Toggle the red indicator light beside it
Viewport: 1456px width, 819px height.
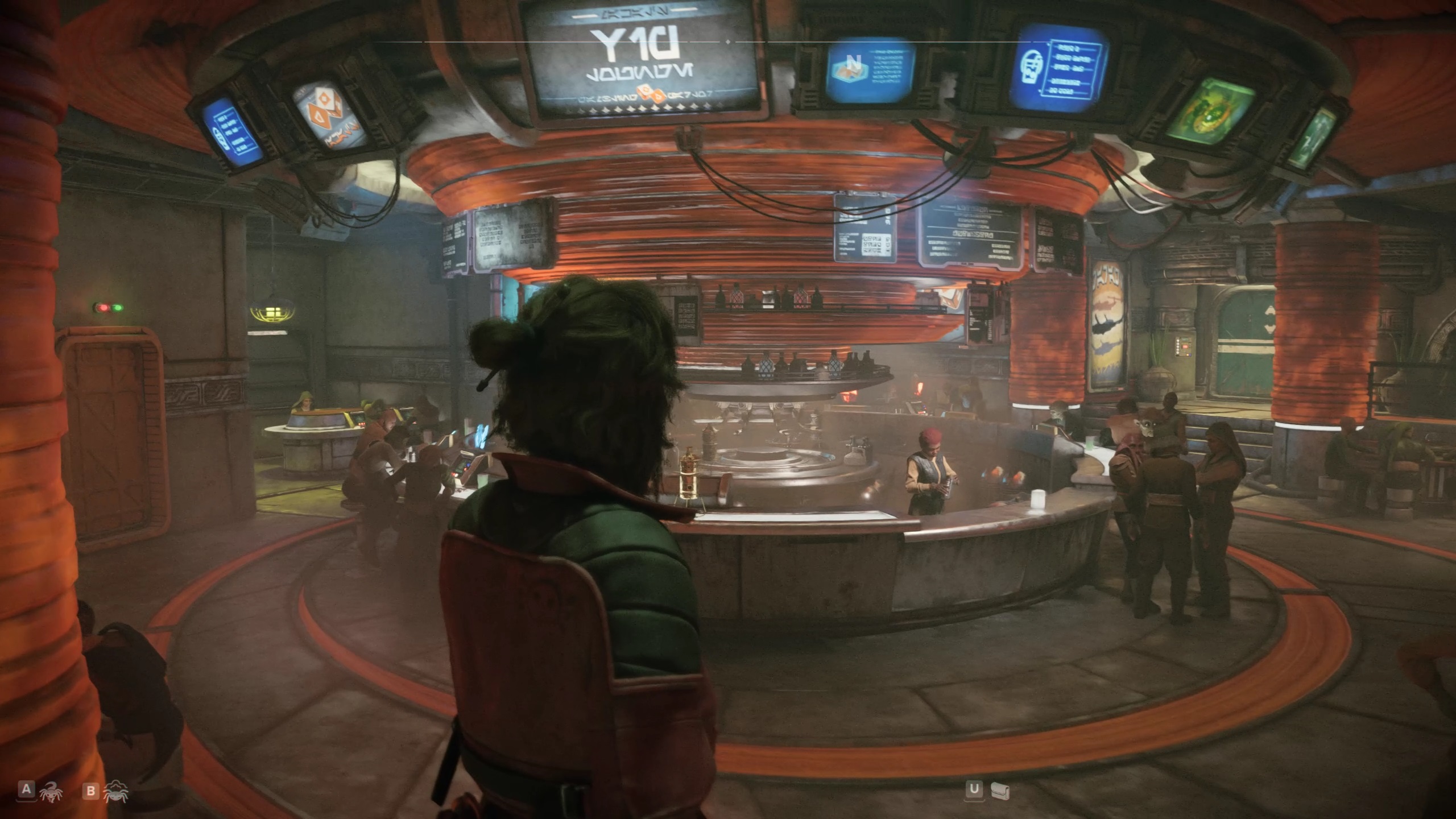tap(104, 308)
